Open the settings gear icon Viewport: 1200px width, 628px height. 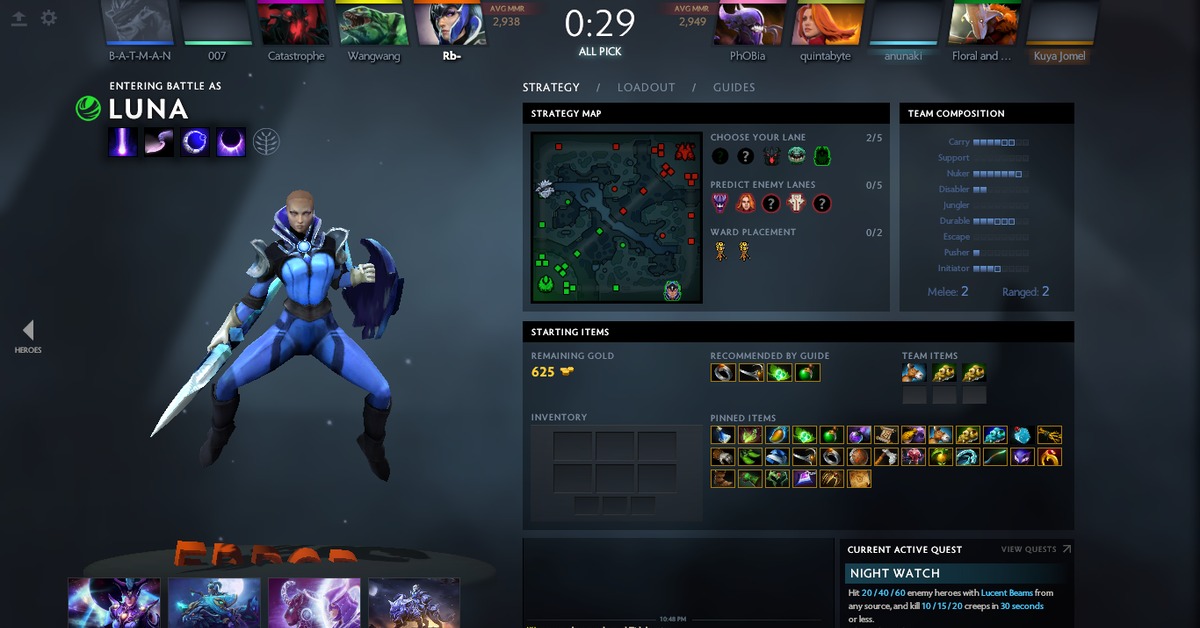(48, 18)
